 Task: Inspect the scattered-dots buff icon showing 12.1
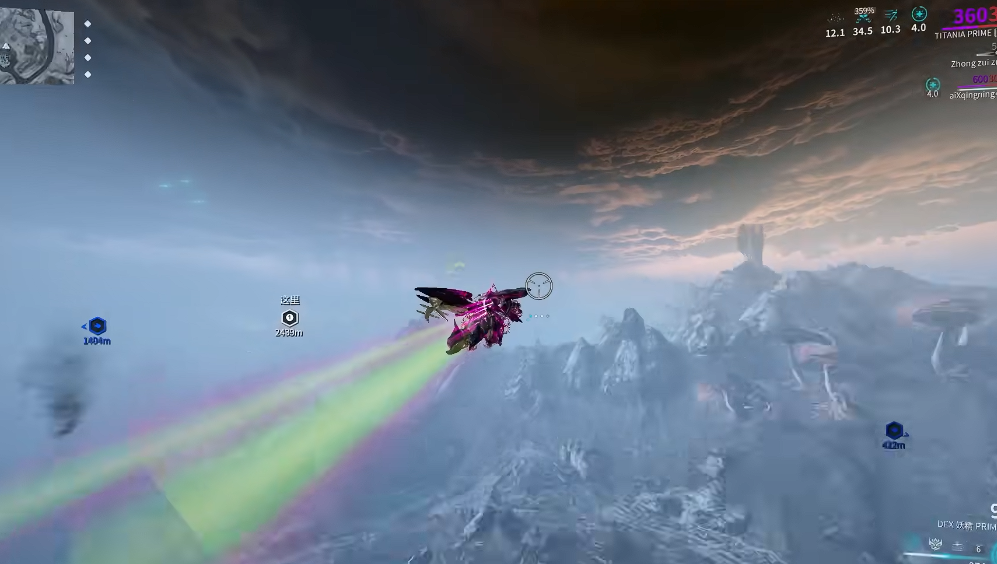(x=835, y=17)
